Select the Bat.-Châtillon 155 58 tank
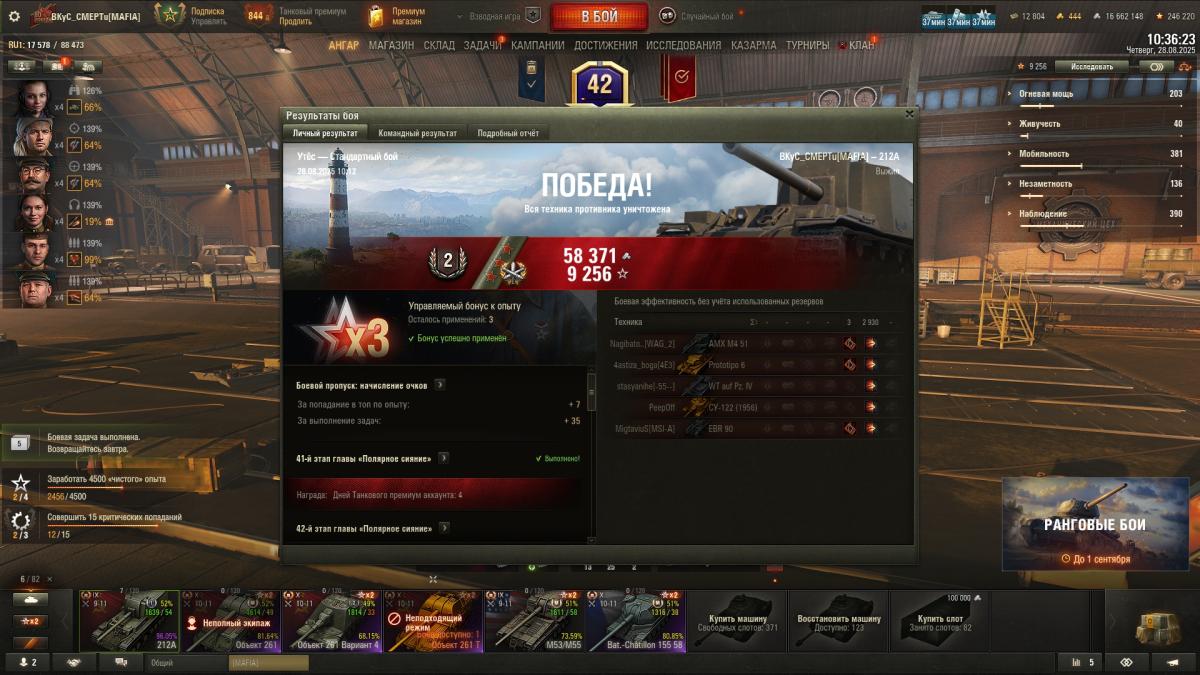The height and width of the screenshot is (675, 1200). tap(635, 620)
